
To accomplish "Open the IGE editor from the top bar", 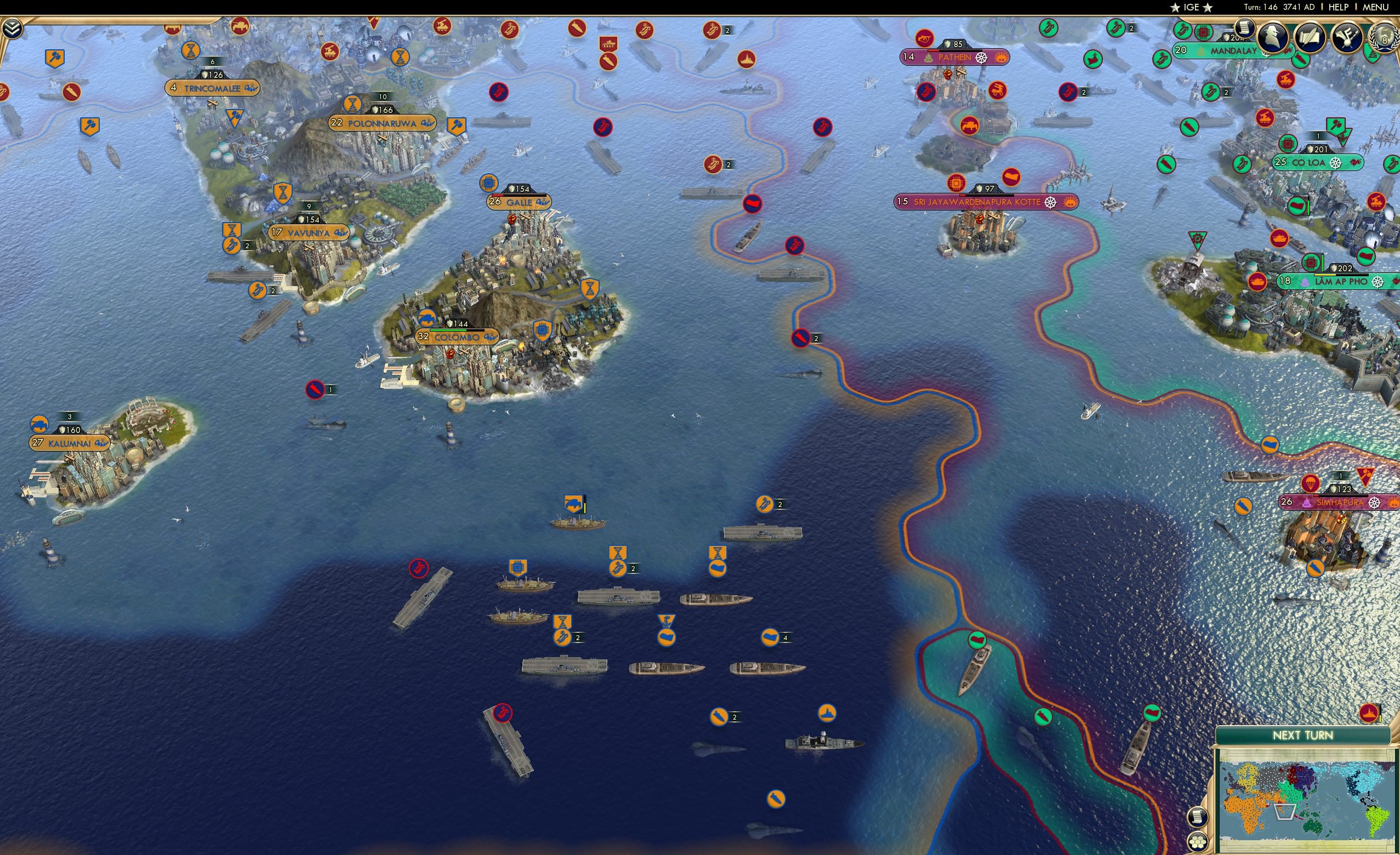I will tap(1191, 7).
